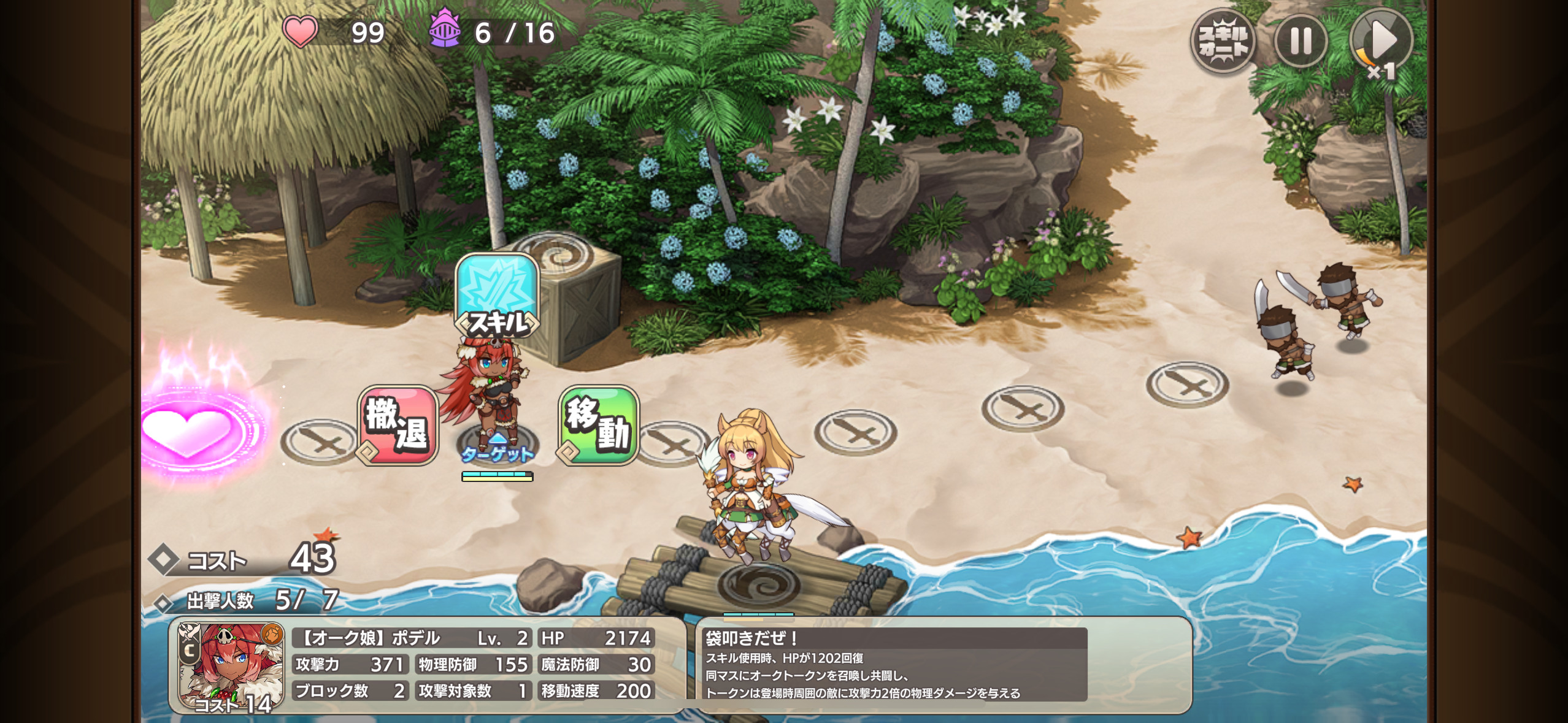This screenshot has width=1568, height=723.
Task: Activate the blue スキル skill button
Action: click(x=497, y=295)
